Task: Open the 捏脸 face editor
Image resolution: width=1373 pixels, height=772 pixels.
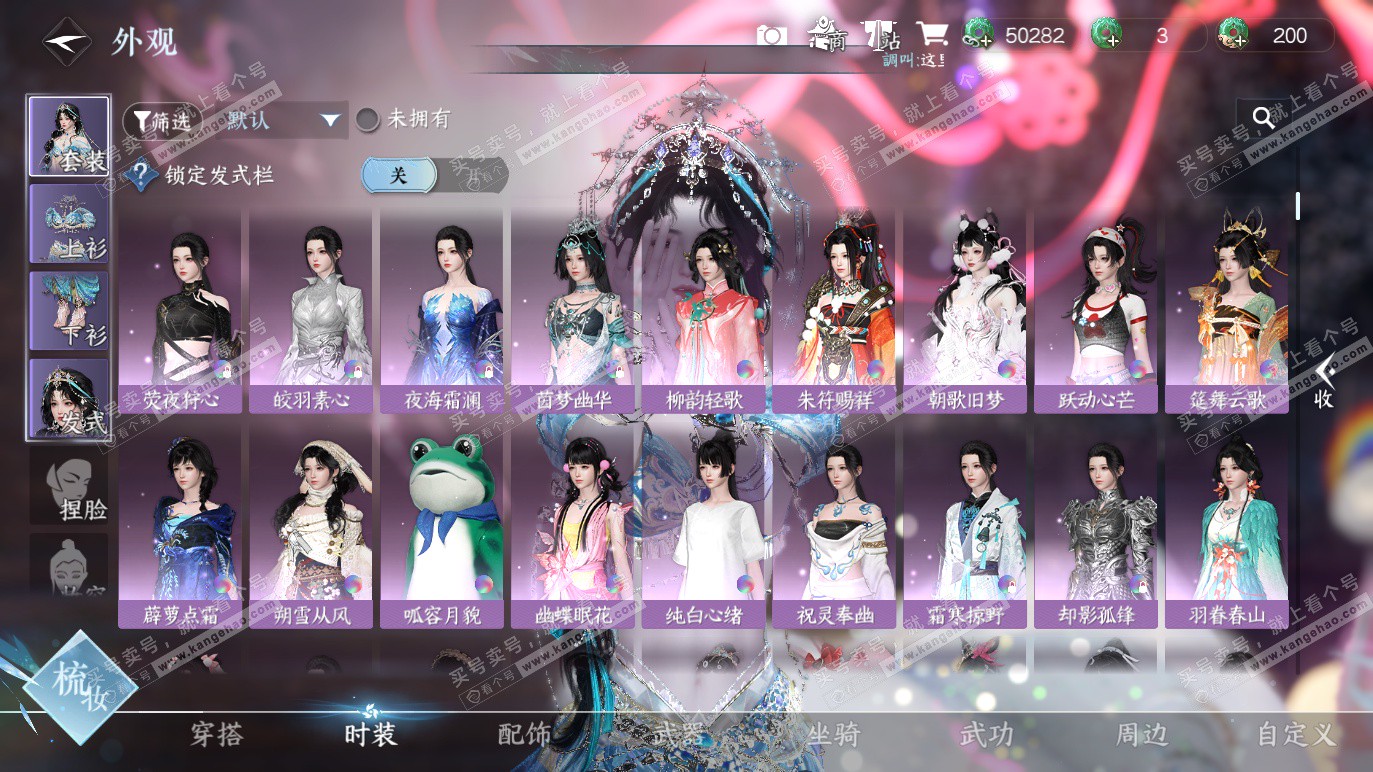Action: coord(69,486)
